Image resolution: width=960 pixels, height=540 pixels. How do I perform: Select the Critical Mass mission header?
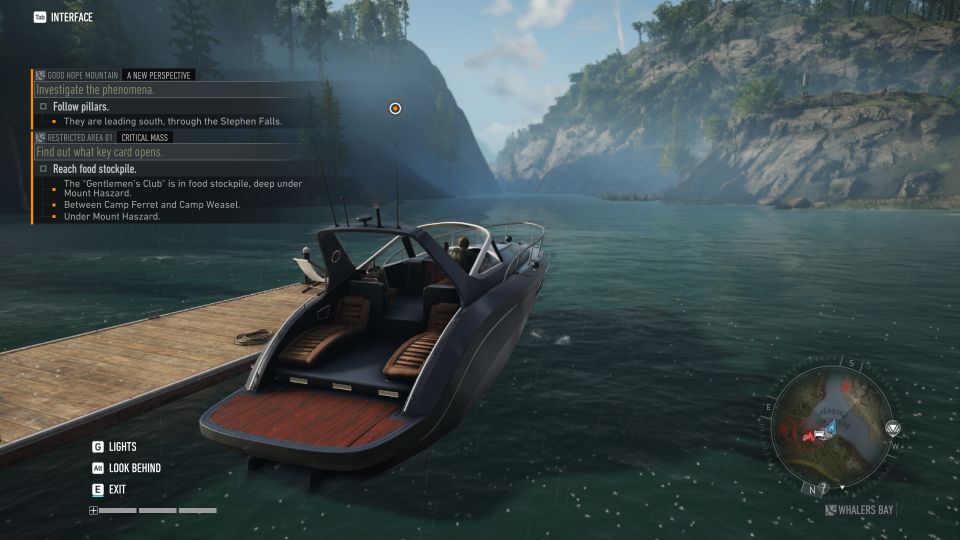pyautogui.click(x=145, y=137)
